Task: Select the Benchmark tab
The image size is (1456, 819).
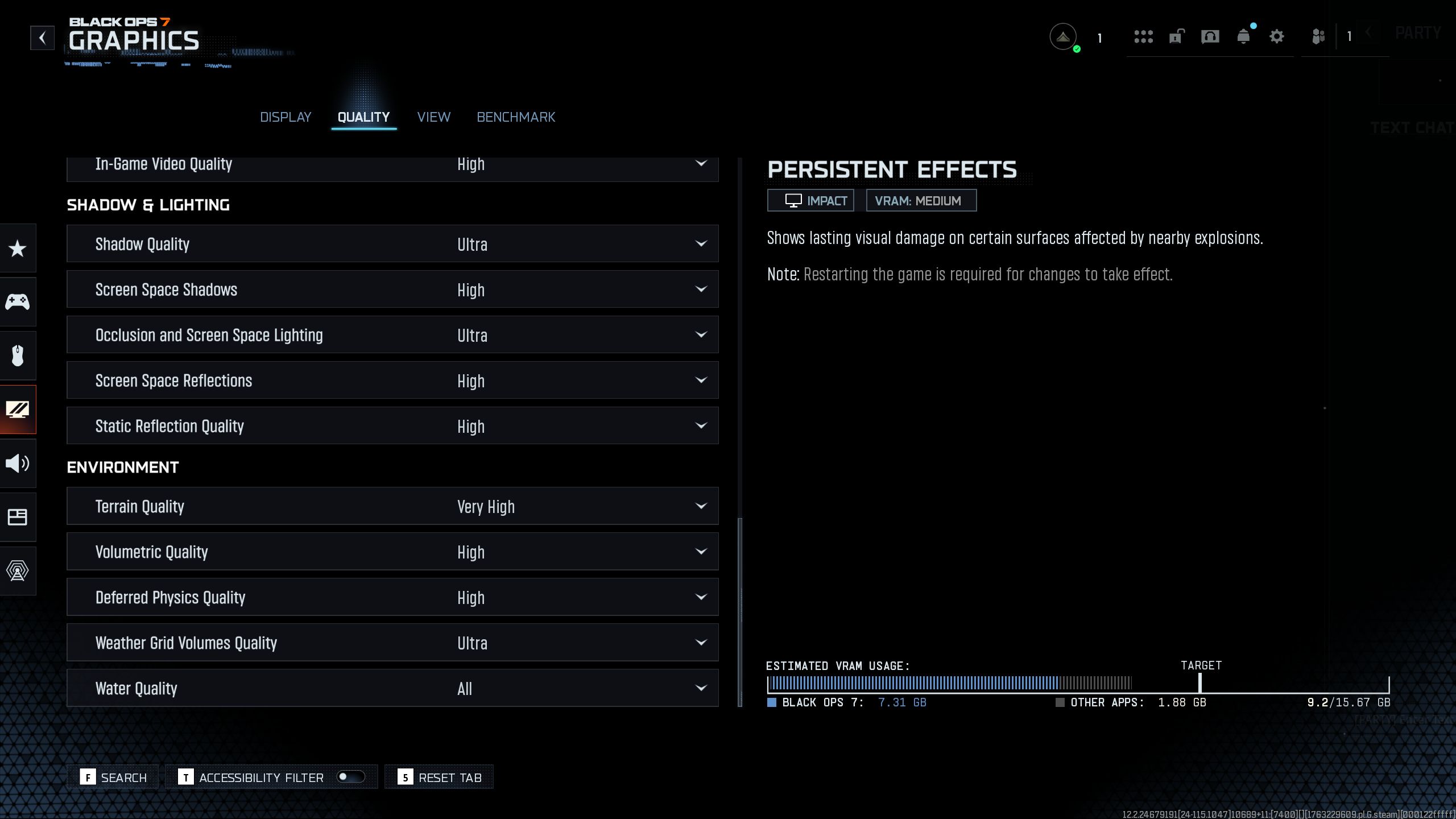Action: pos(516,117)
